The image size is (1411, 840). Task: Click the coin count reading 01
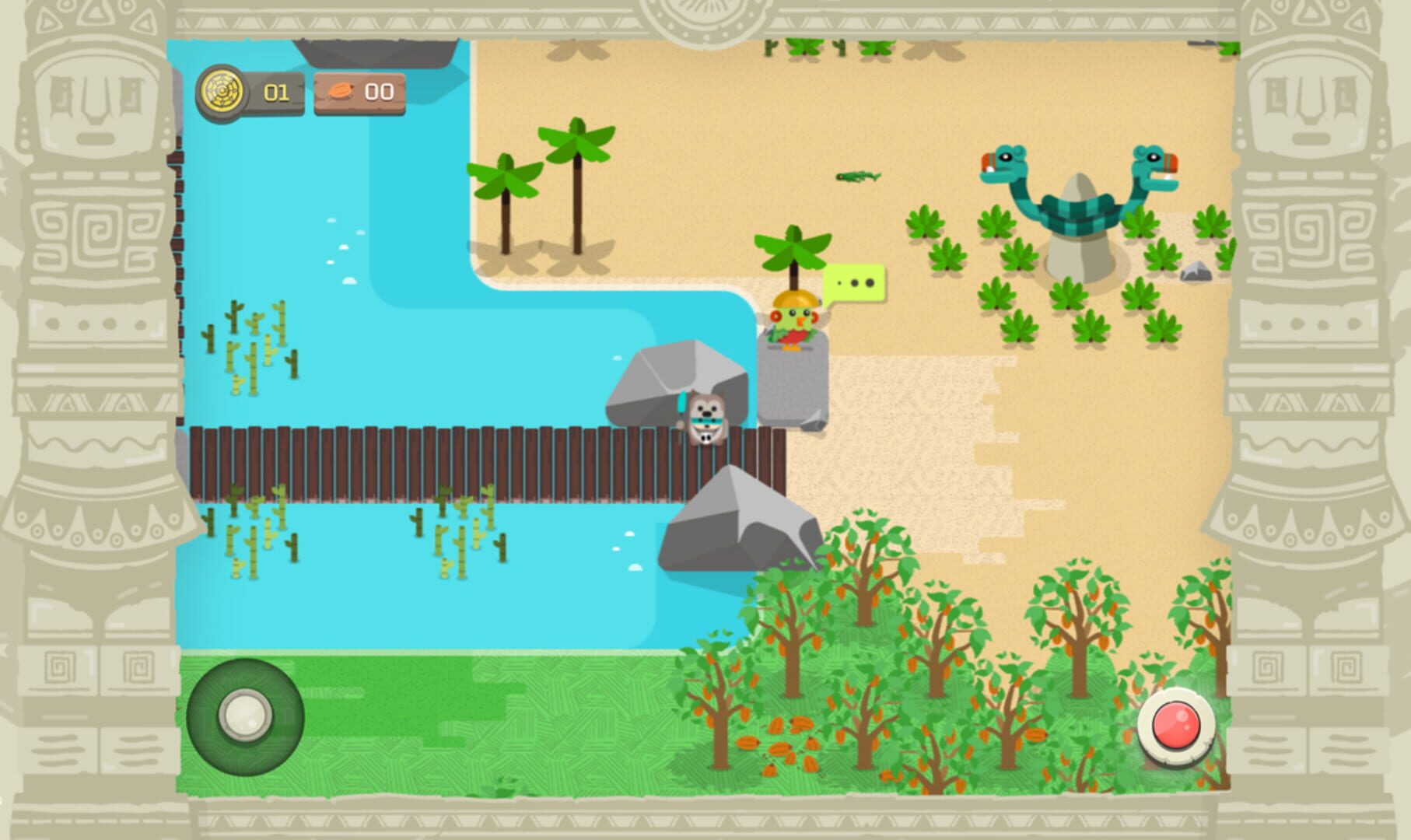tap(275, 93)
